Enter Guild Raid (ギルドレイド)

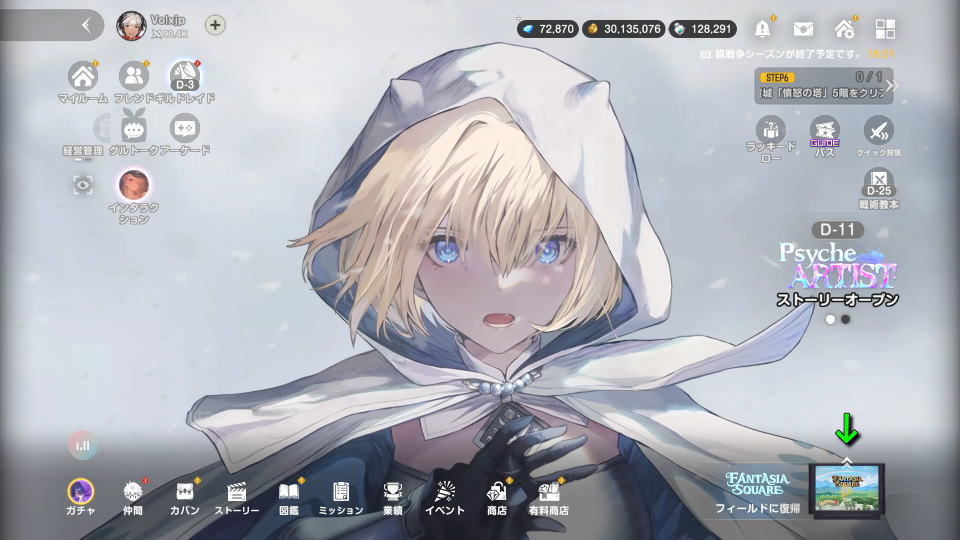coord(185,76)
